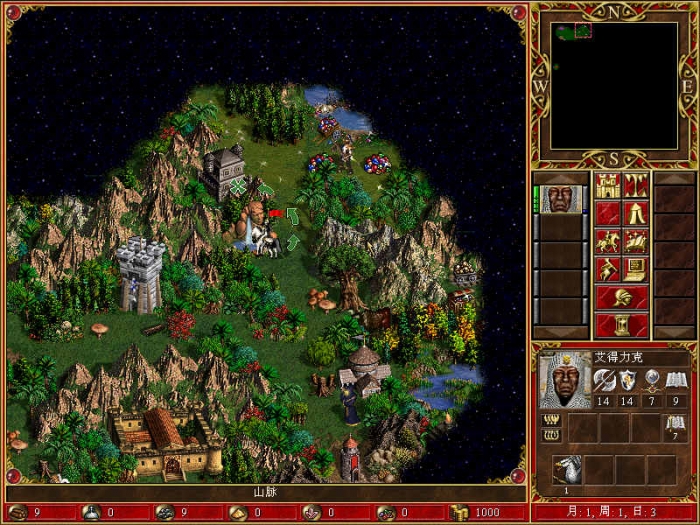Click the empty red button beside the tent
The image size is (700, 525).
(608, 213)
